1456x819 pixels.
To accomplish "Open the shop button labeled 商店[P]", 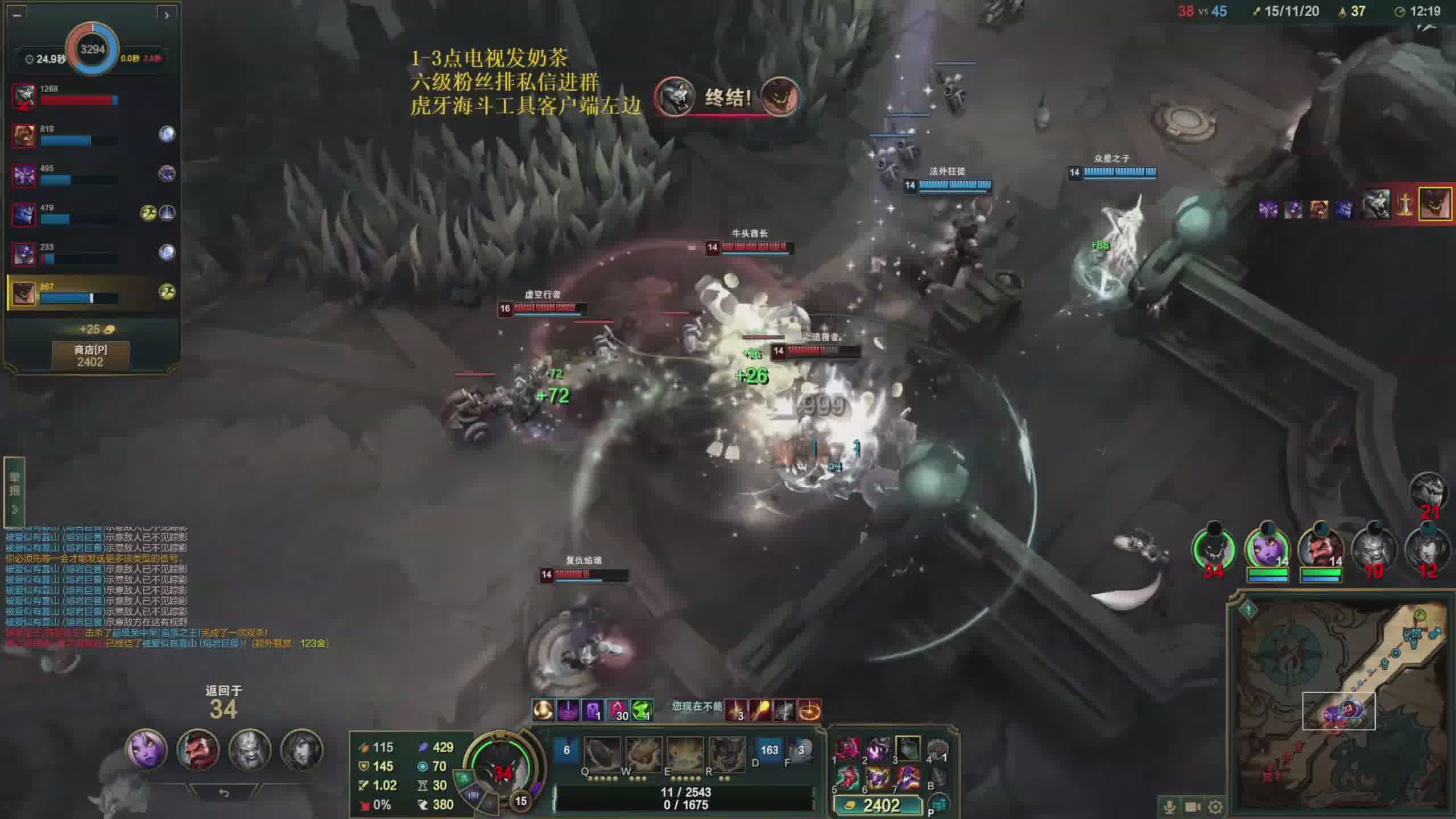I will pos(90,355).
